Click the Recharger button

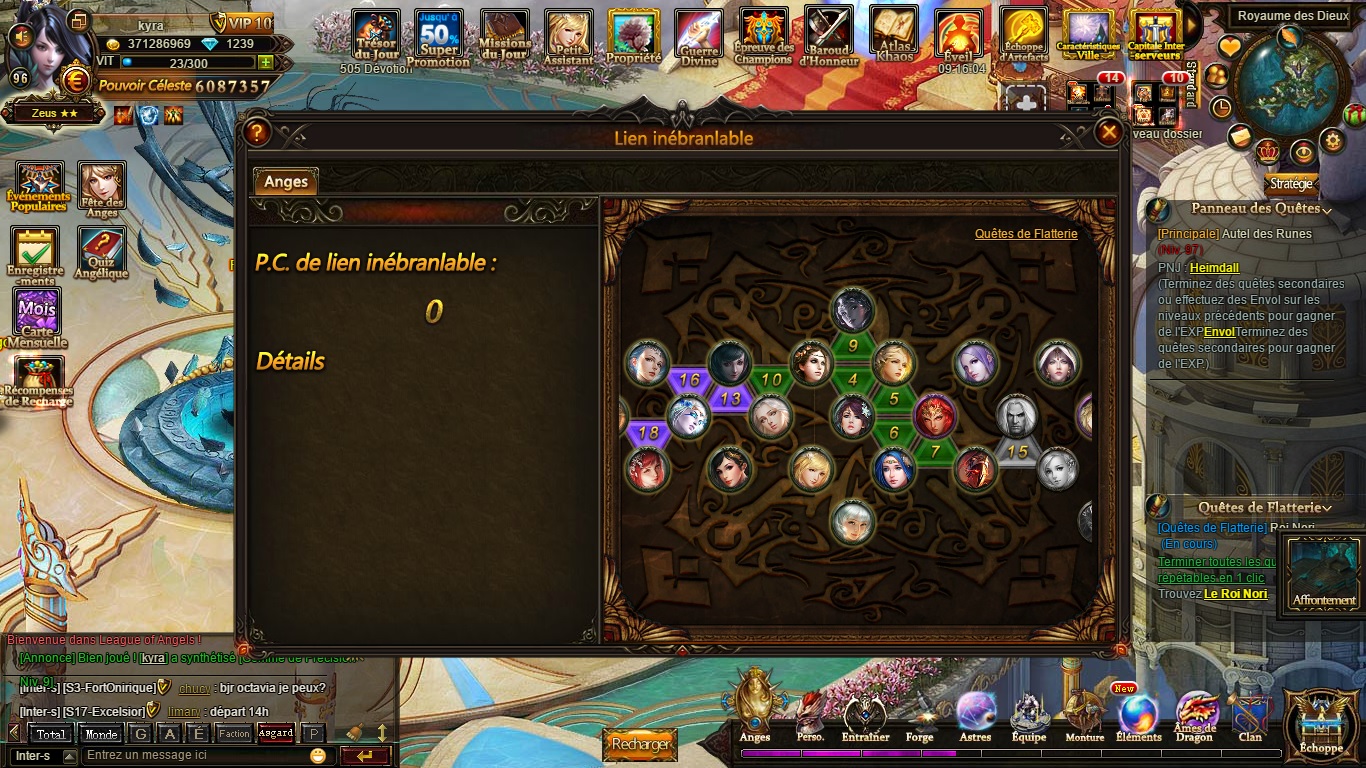coord(639,744)
